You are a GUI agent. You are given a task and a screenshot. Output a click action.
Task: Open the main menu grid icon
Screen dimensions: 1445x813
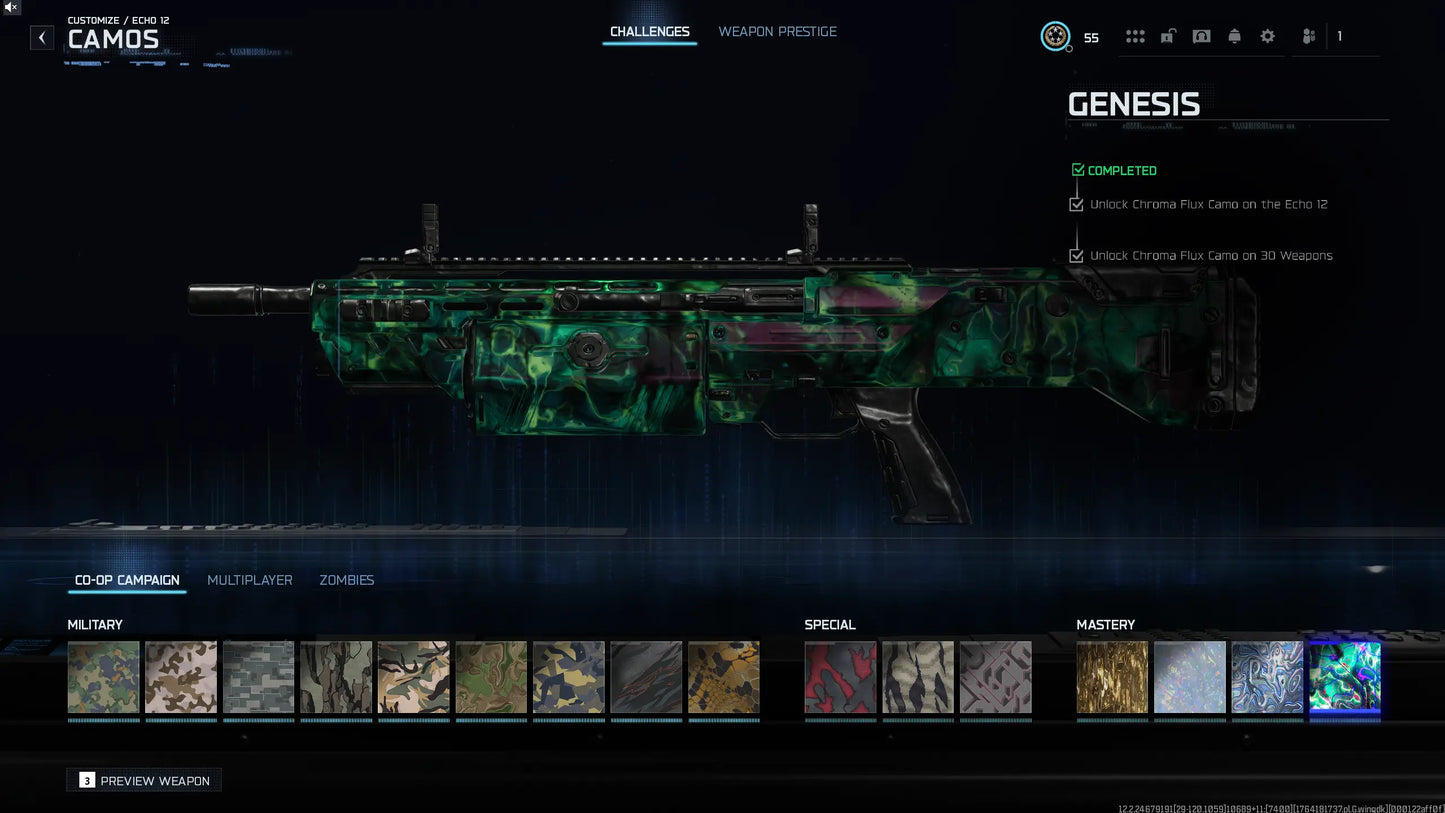tap(1135, 36)
